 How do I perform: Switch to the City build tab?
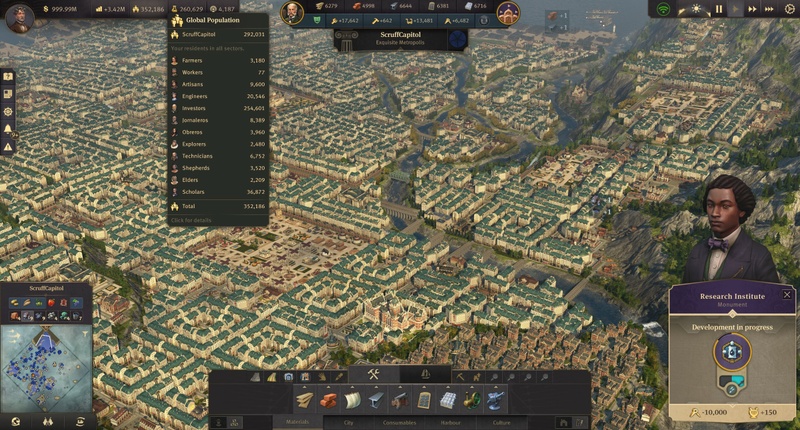click(349, 422)
